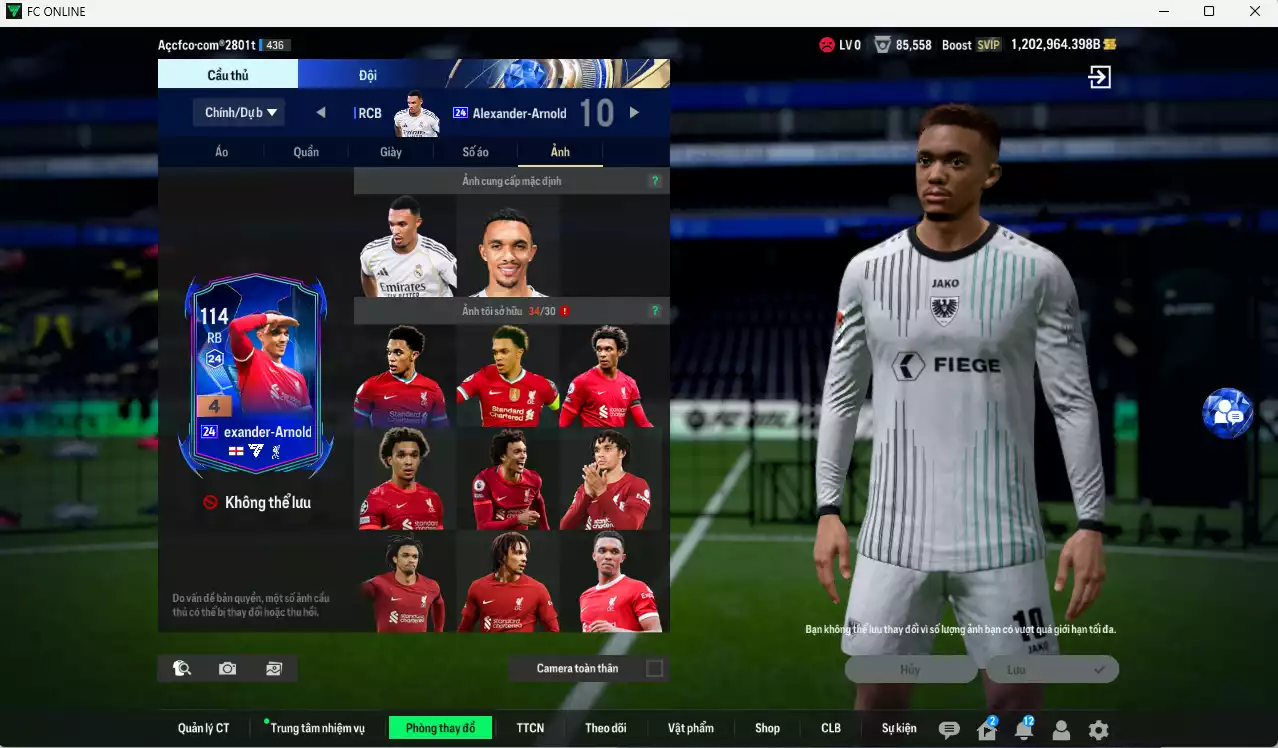Open Quản lý CT menu

click(x=204, y=728)
